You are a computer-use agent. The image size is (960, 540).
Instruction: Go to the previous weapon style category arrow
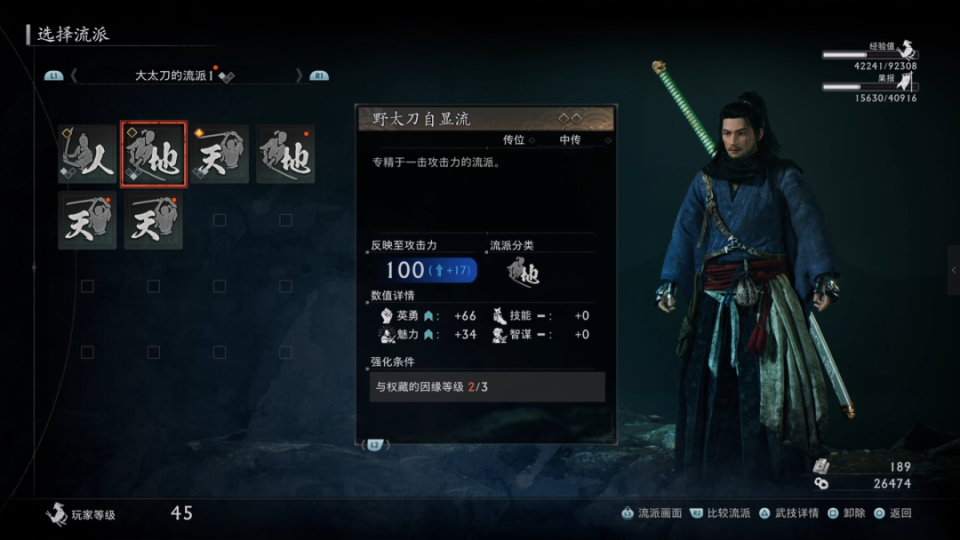point(74,75)
